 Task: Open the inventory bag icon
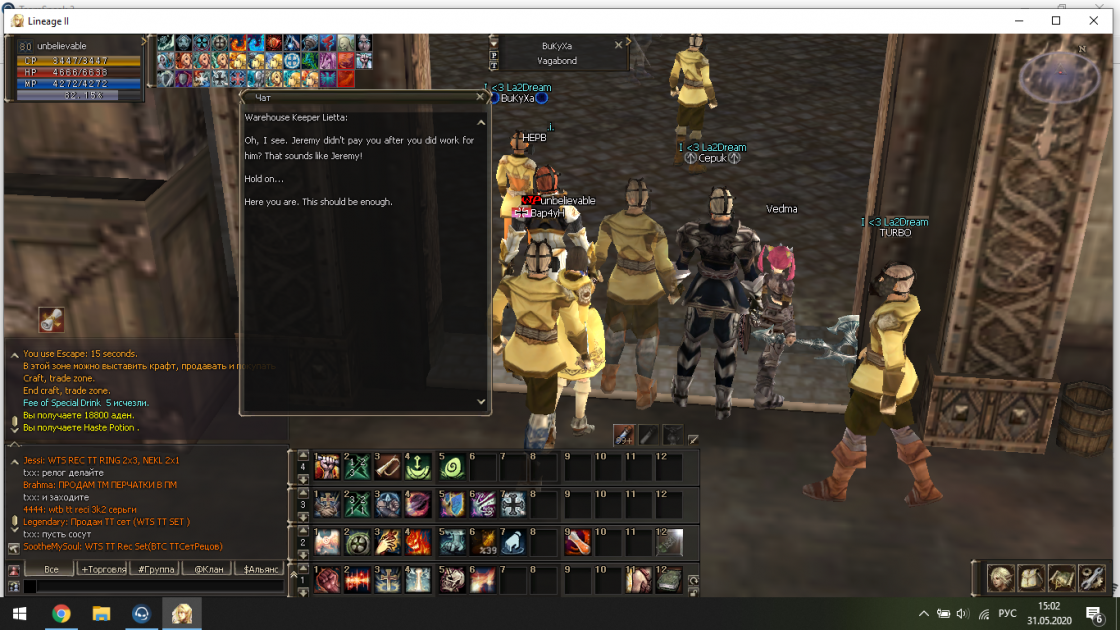[1030, 578]
